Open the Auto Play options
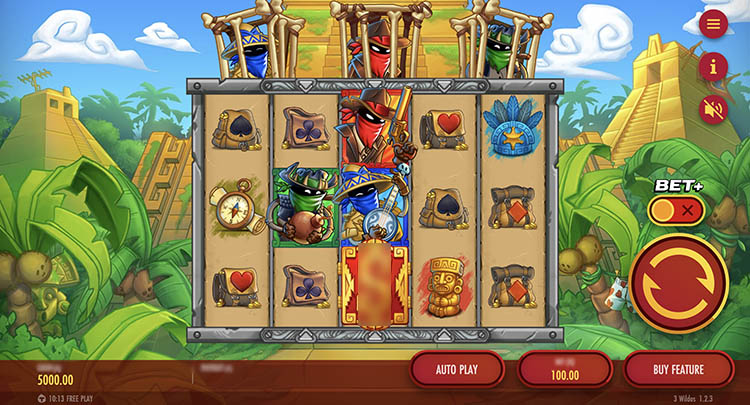The width and height of the screenshot is (750, 405). pos(456,370)
